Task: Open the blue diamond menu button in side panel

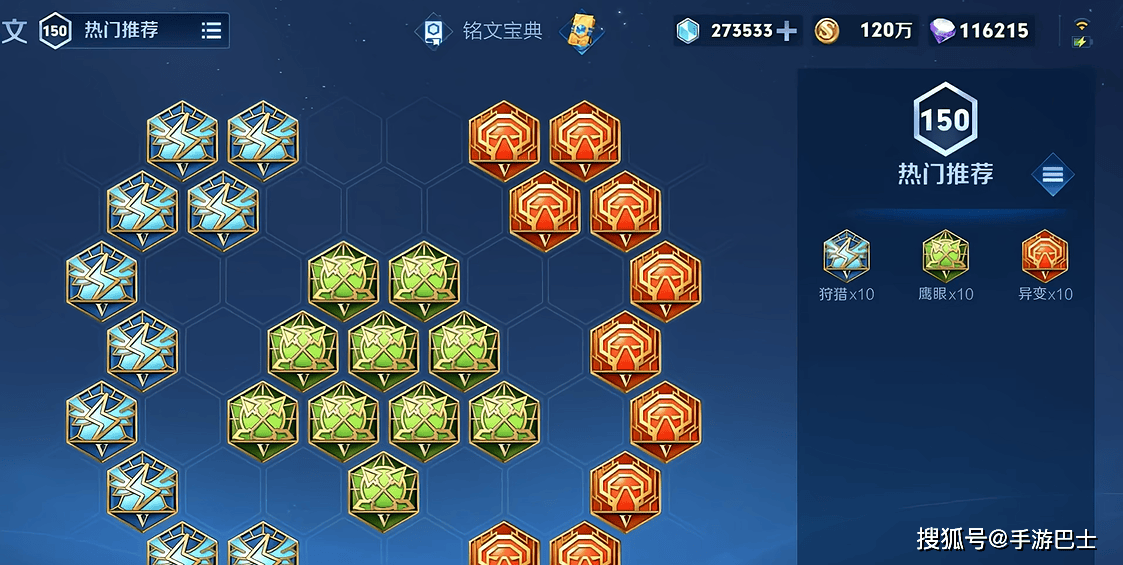Action: pos(1052,175)
